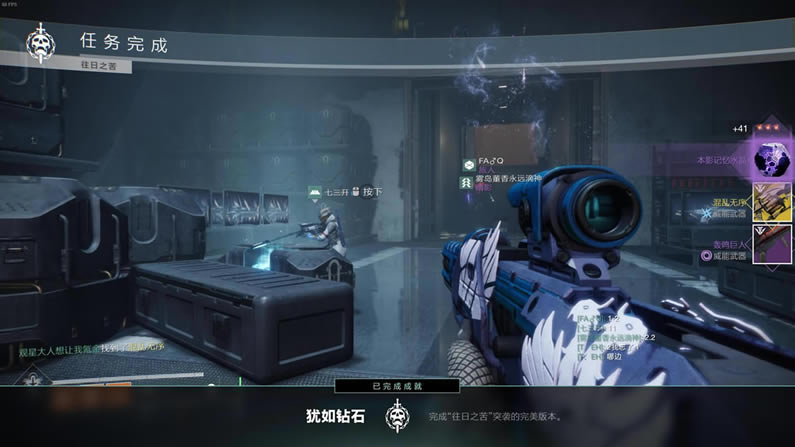The image size is (795, 447).
Task: Open the 混乱无序 exotic weapon drop
Action: pyautogui.click(x=772, y=203)
